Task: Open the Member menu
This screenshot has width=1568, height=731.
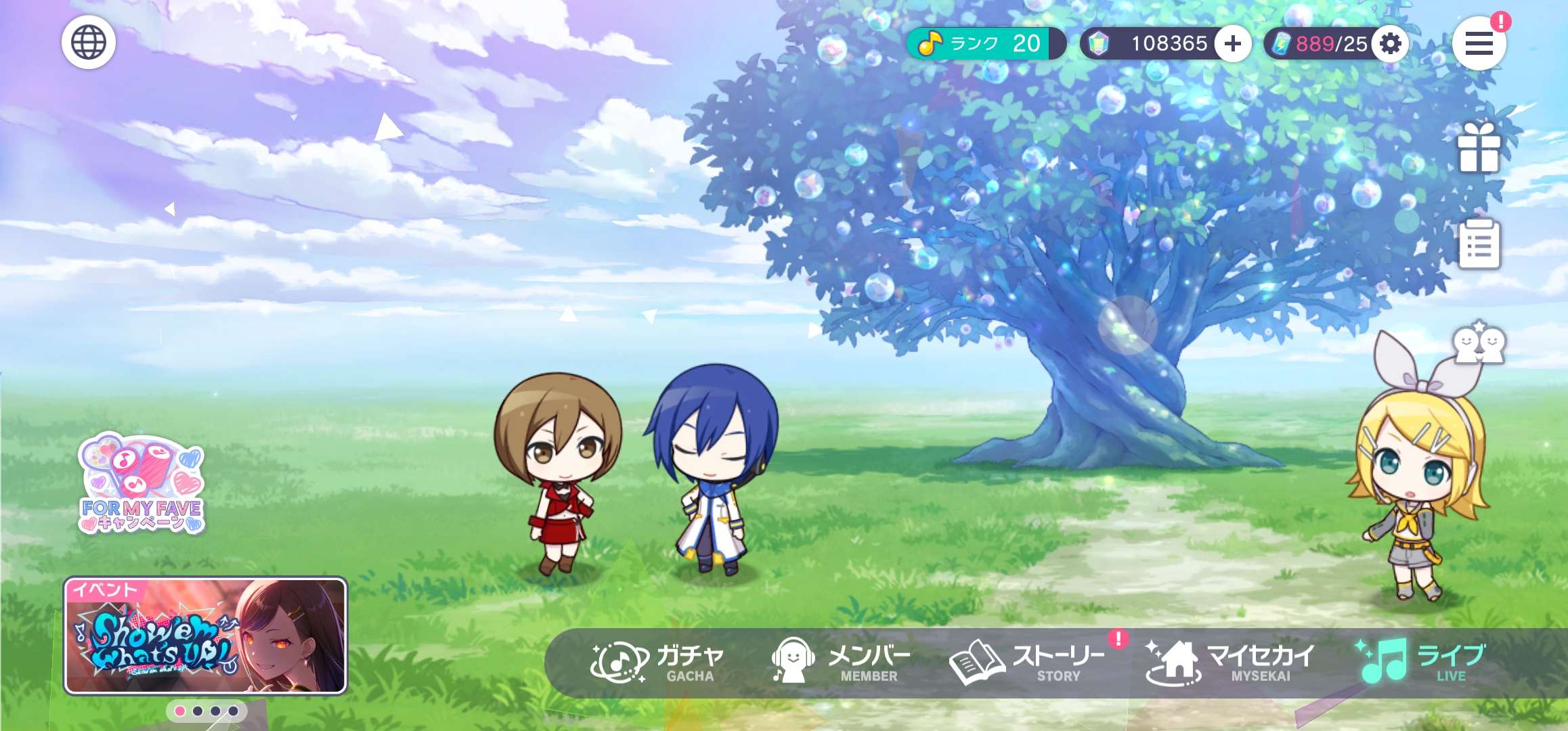Action: 841,663
